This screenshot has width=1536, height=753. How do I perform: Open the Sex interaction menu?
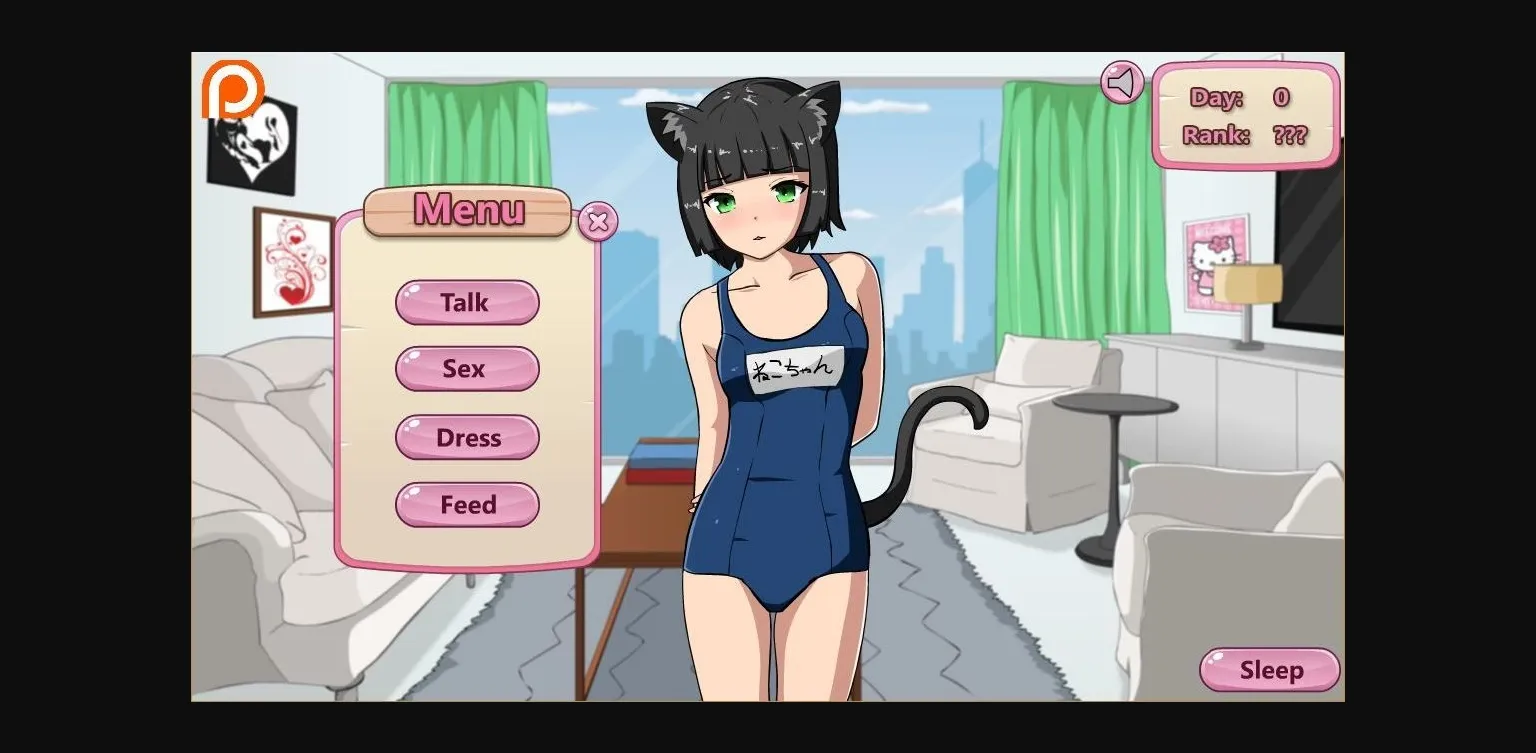point(467,368)
